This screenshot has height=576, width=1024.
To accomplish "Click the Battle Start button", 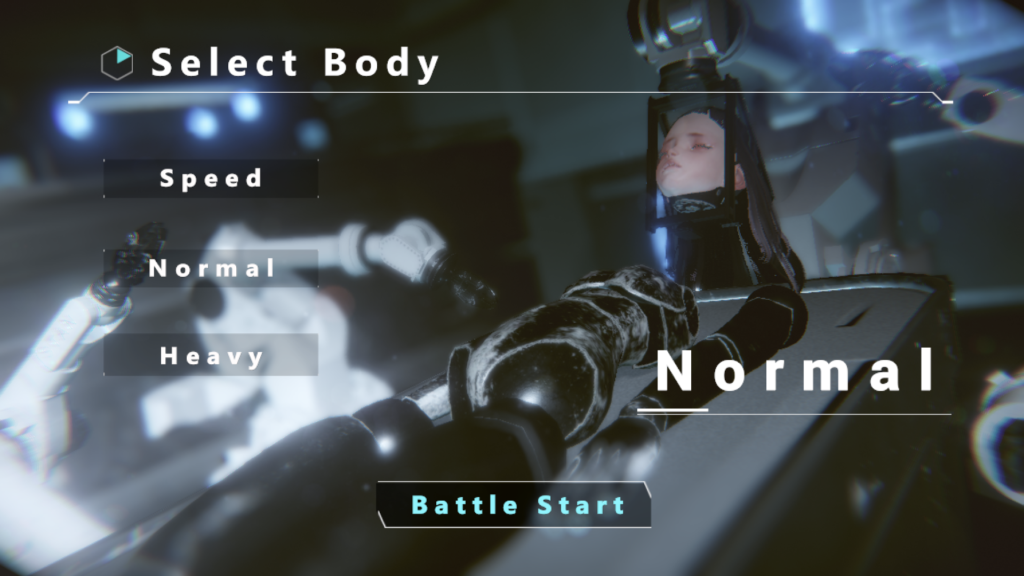I will coord(517,505).
